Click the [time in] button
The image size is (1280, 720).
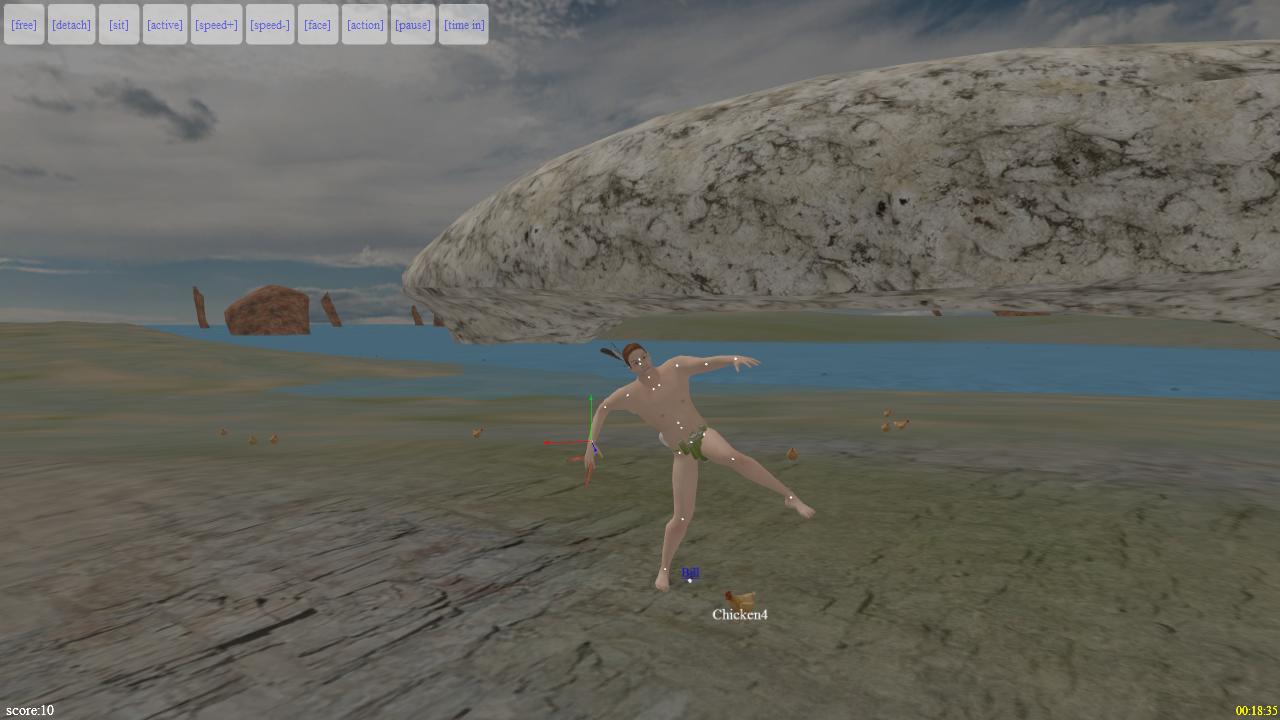(x=463, y=24)
